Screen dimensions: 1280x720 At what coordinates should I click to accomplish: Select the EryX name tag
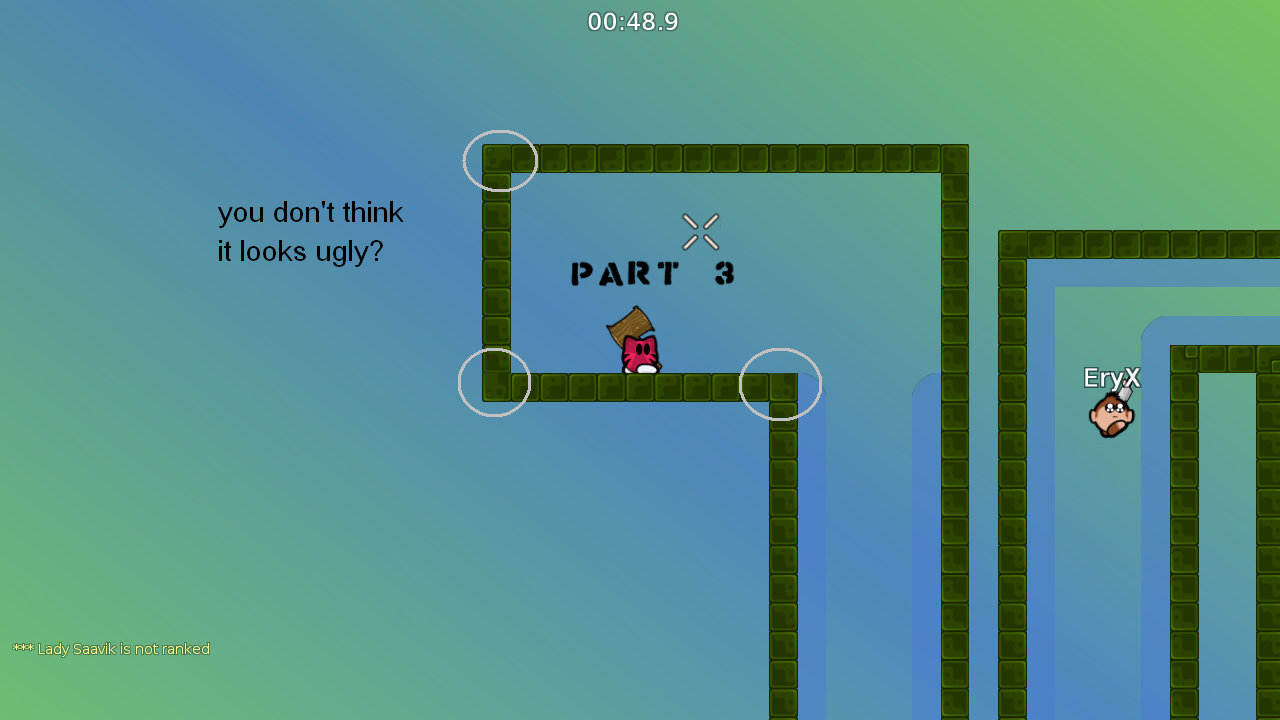1111,378
